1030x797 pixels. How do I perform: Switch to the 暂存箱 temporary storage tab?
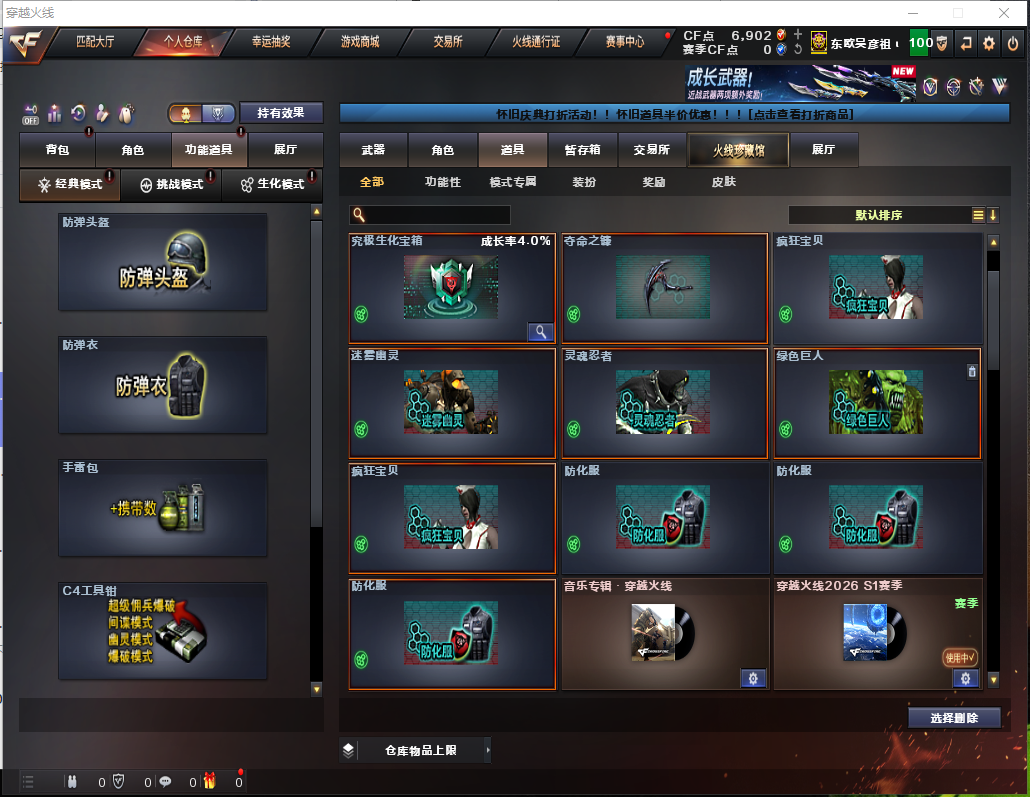pos(582,150)
